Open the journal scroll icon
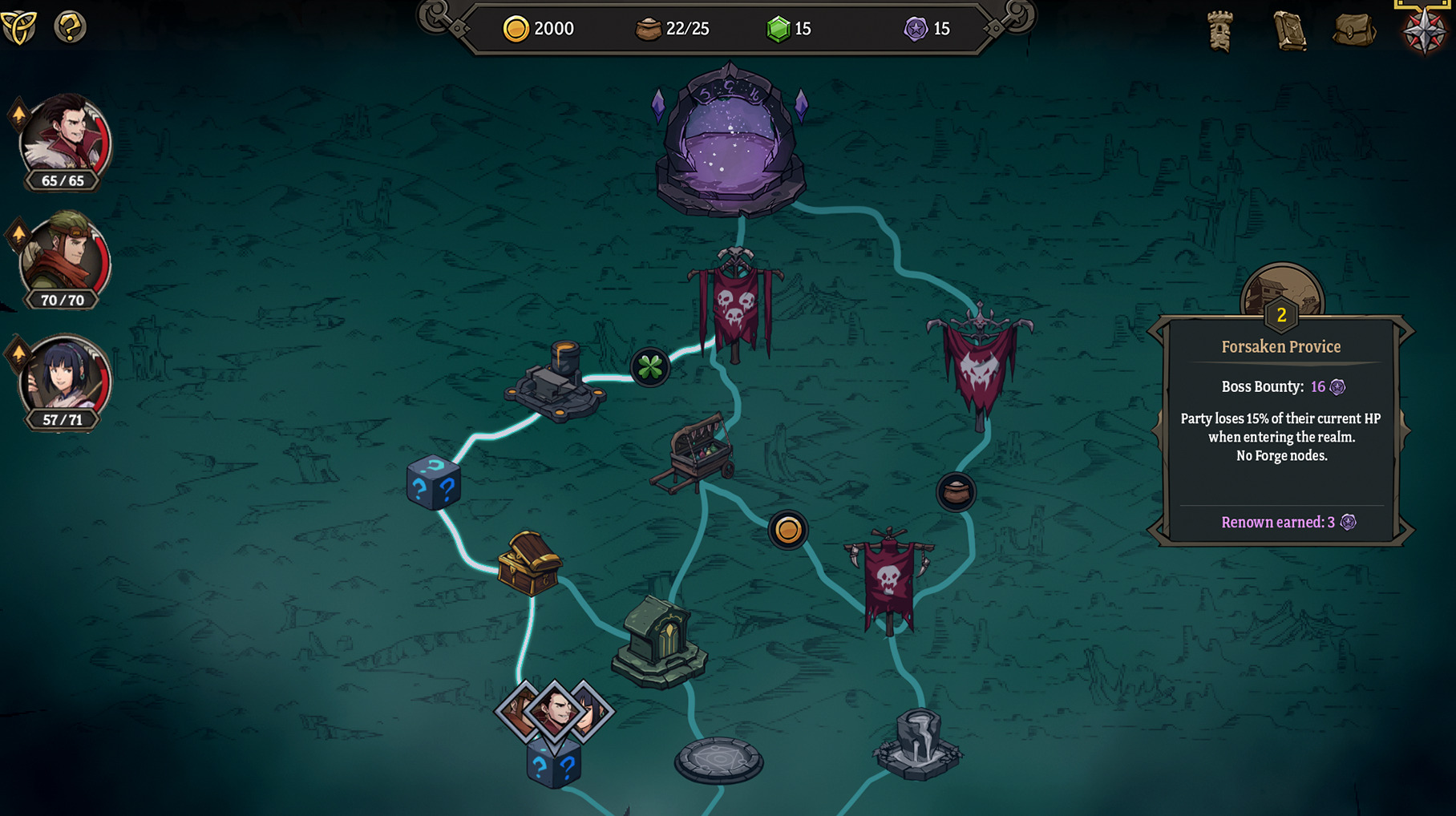This screenshot has height=816, width=1456. 1289,32
